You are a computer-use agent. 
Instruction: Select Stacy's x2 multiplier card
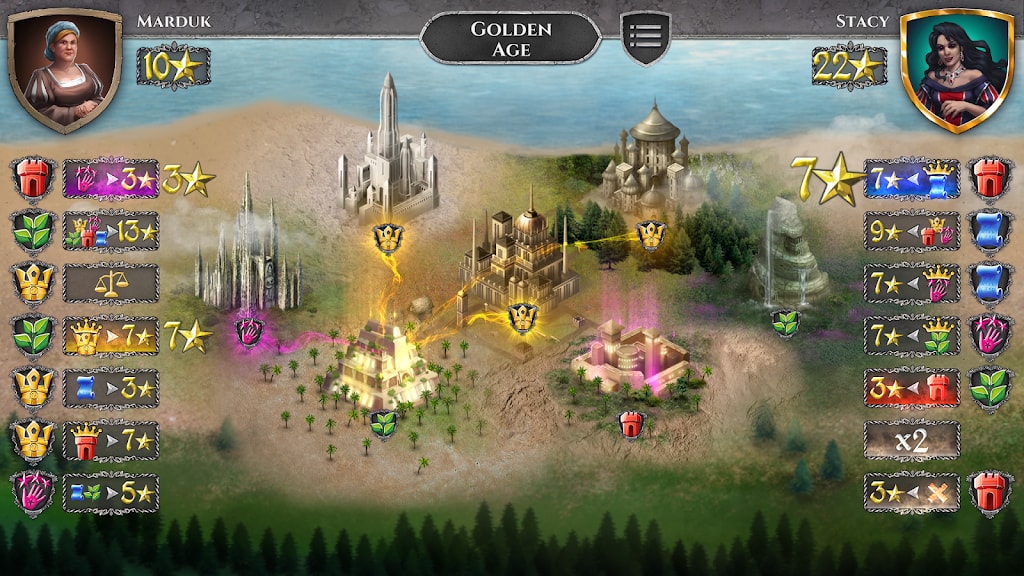pyautogui.click(x=911, y=440)
